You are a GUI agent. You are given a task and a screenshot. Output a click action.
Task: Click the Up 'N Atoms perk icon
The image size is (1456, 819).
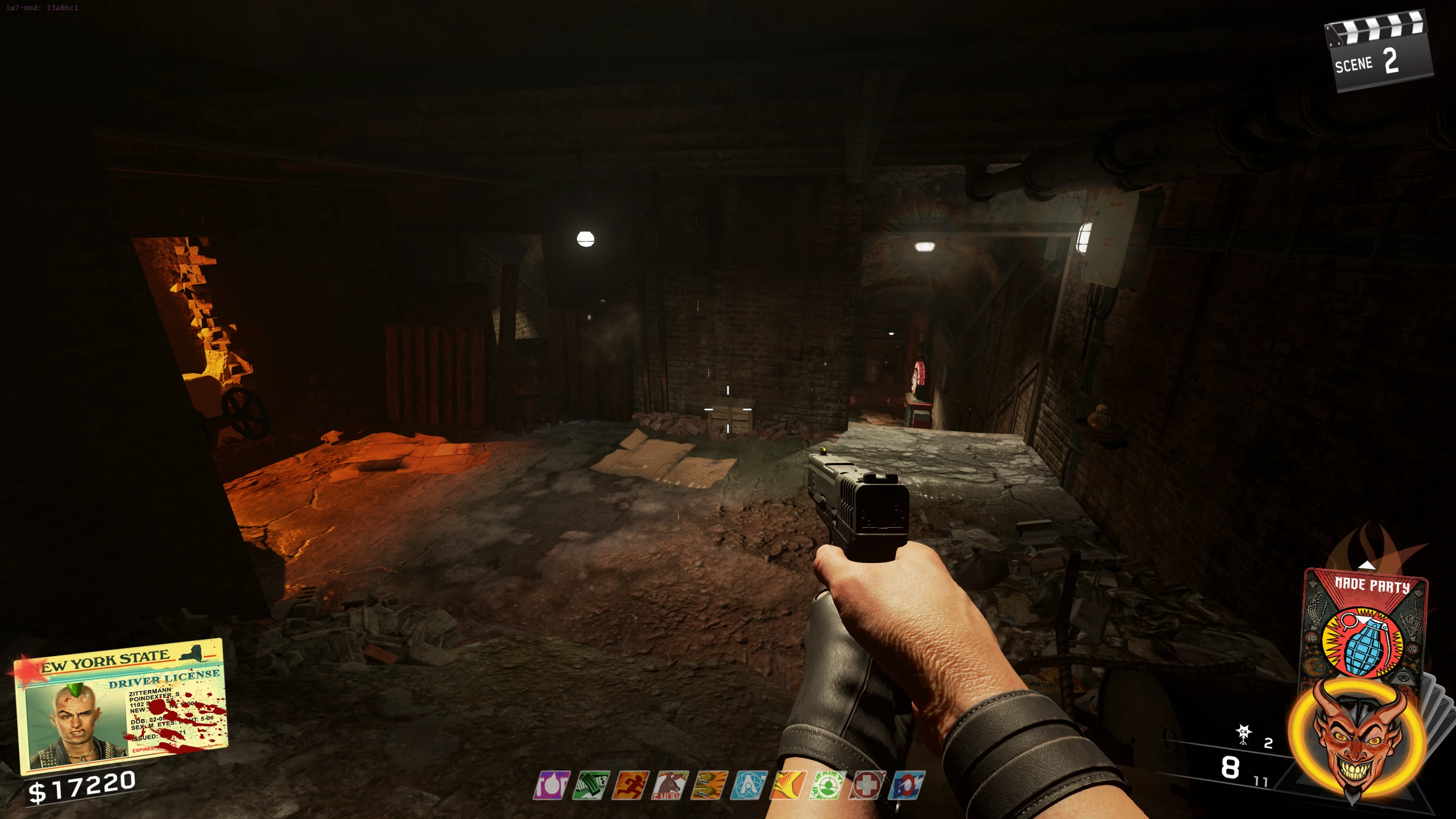click(x=748, y=785)
